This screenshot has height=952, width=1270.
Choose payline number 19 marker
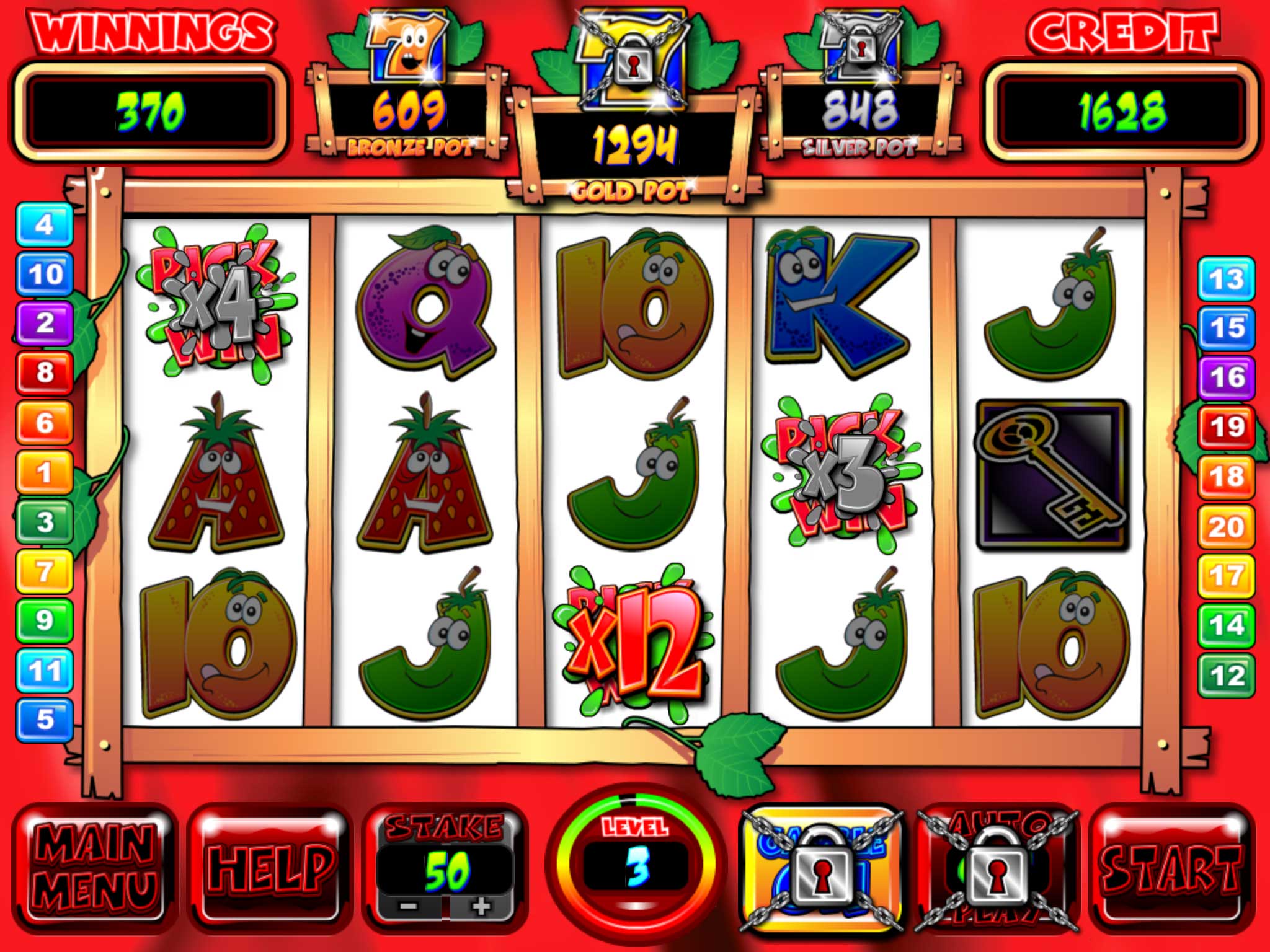pos(1226,427)
